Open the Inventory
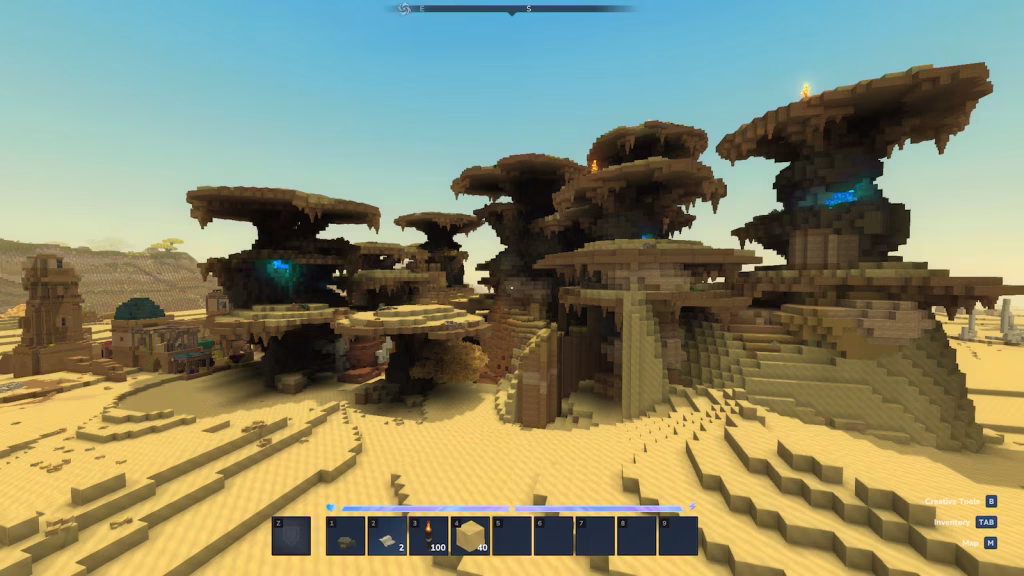Screen dimensions: 1024x576 tap(986, 522)
